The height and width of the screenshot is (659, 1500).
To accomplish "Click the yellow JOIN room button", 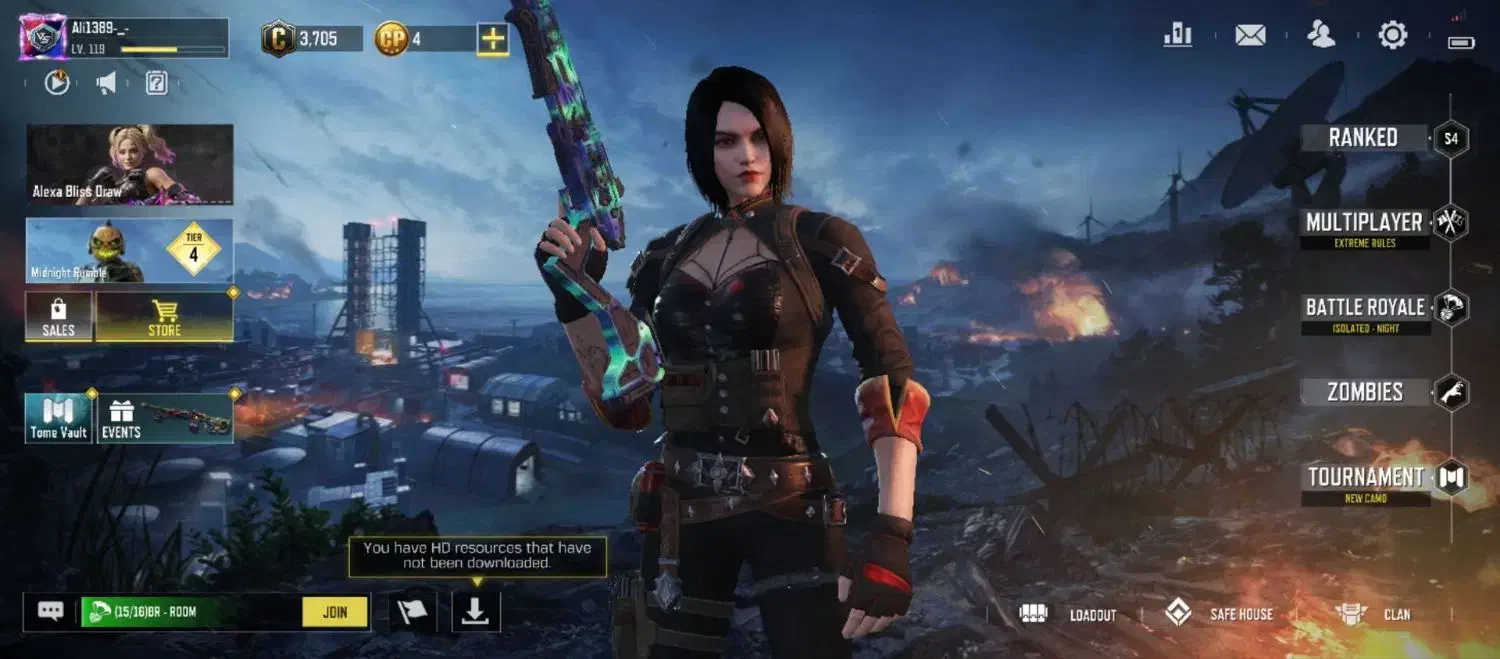I will [335, 612].
